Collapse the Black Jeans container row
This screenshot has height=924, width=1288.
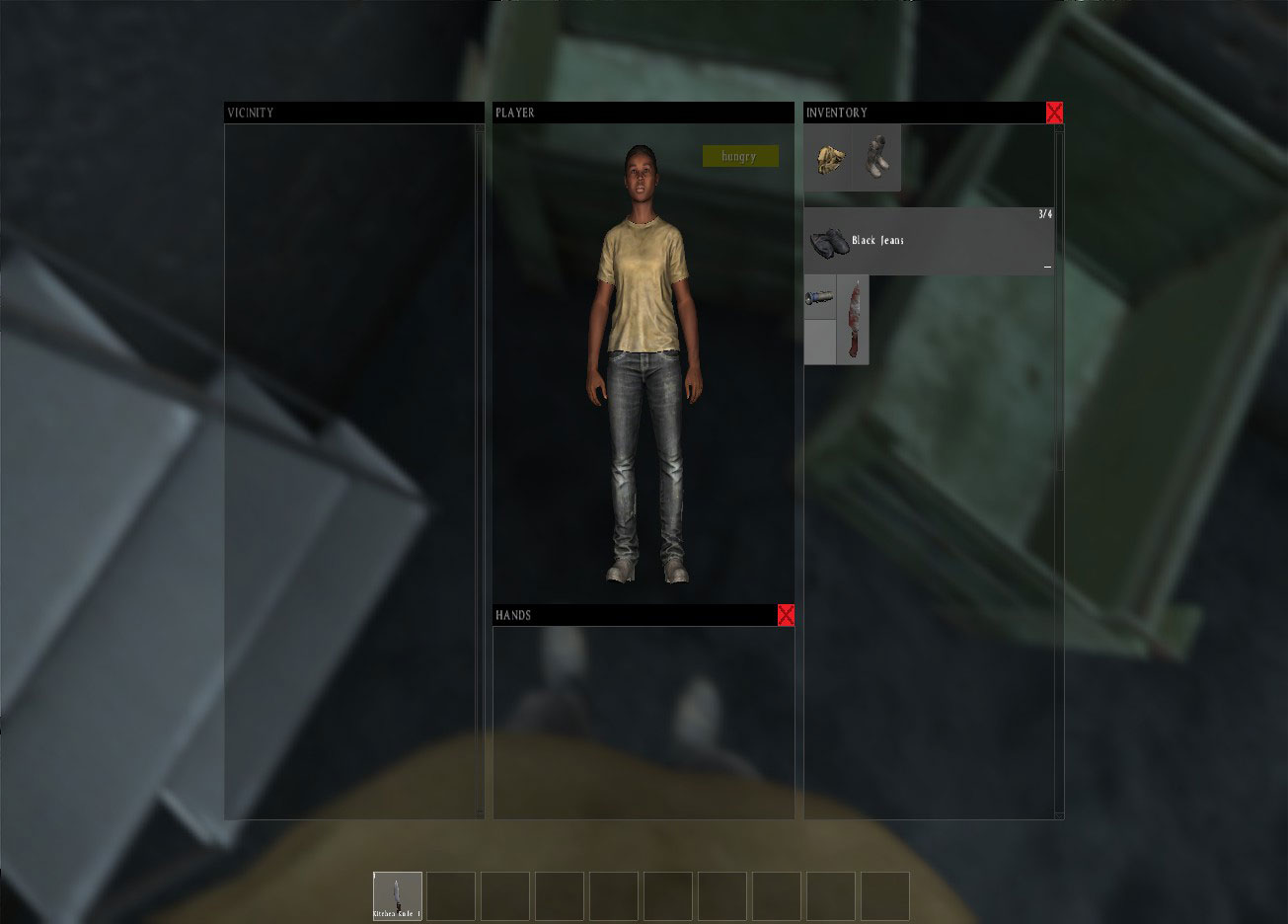[1046, 266]
